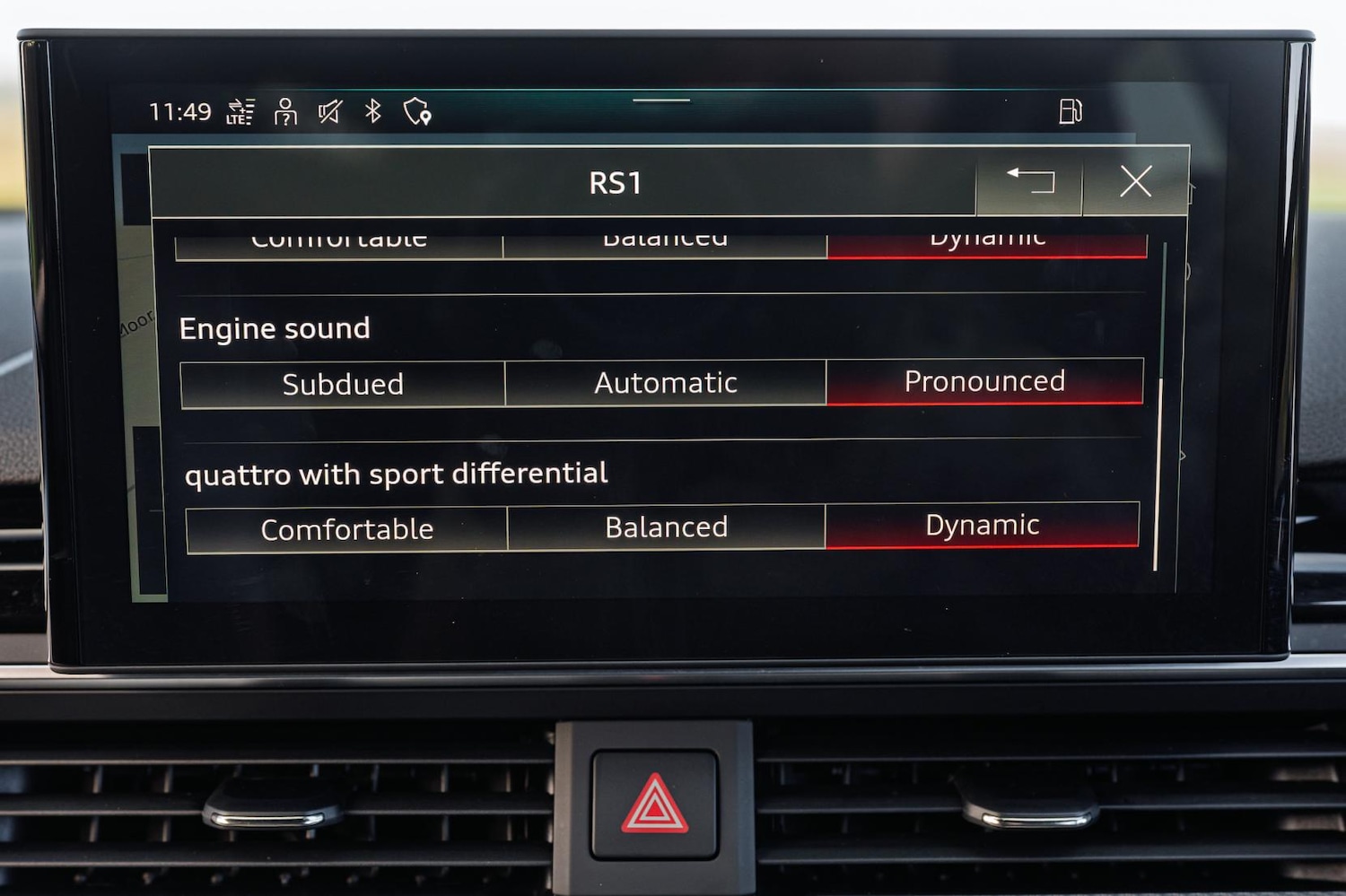This screenshot has width=1346, height=896.
Task: Set Engine sound to Automatic
Action: pos(664,383)
